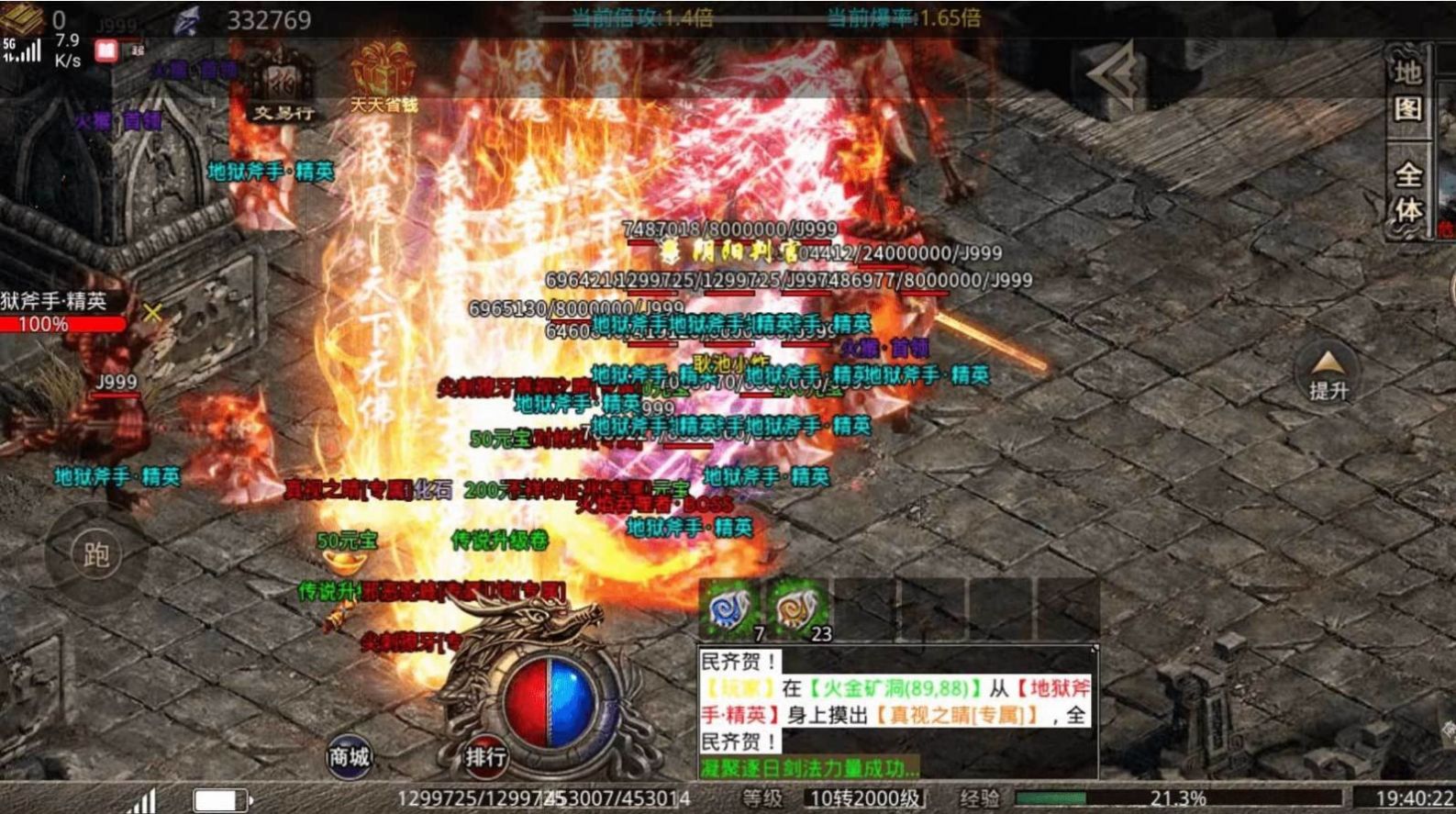Use the blue swirl scroll with count 7
This screenshot has height=814, width=1456.
pos(731,608)
